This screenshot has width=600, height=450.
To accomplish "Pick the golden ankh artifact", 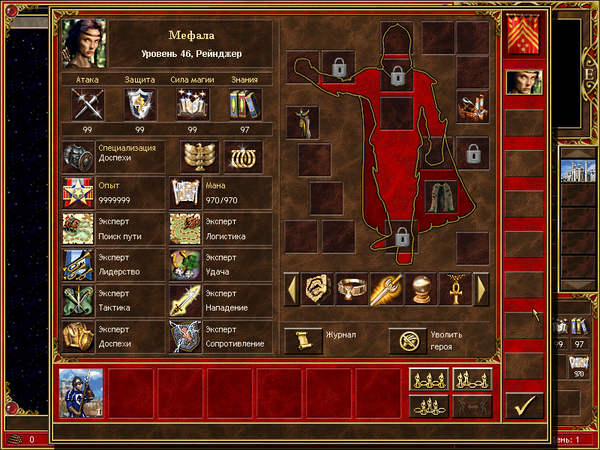I will 455,289.
